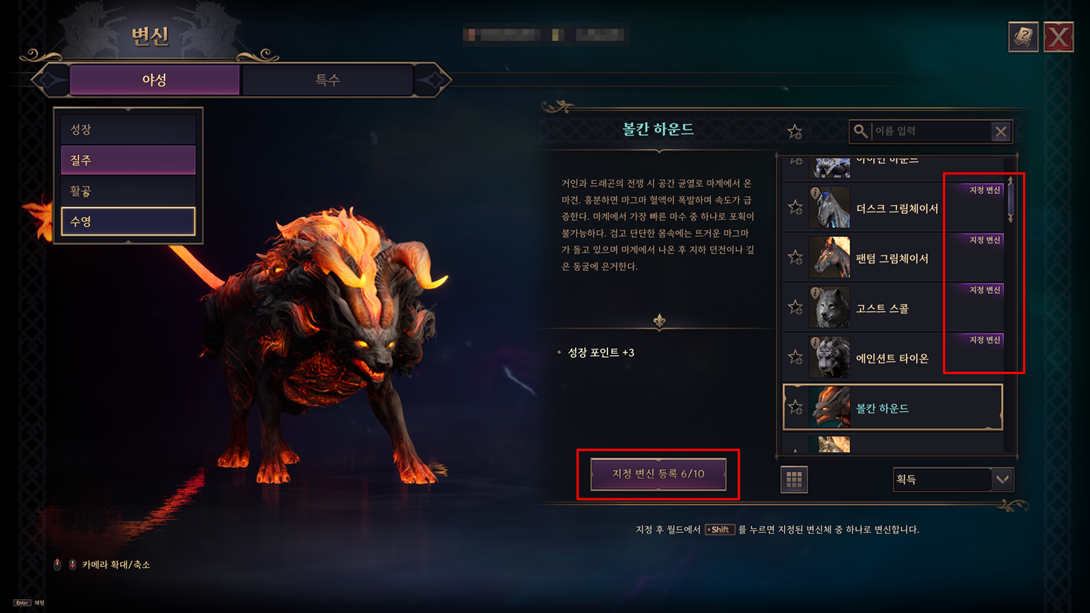This screenshot has width=1090, height=613.
Task: Register designated transformation 지정 변신 등록
Action: pyautogui.click(x=658, y=474)
